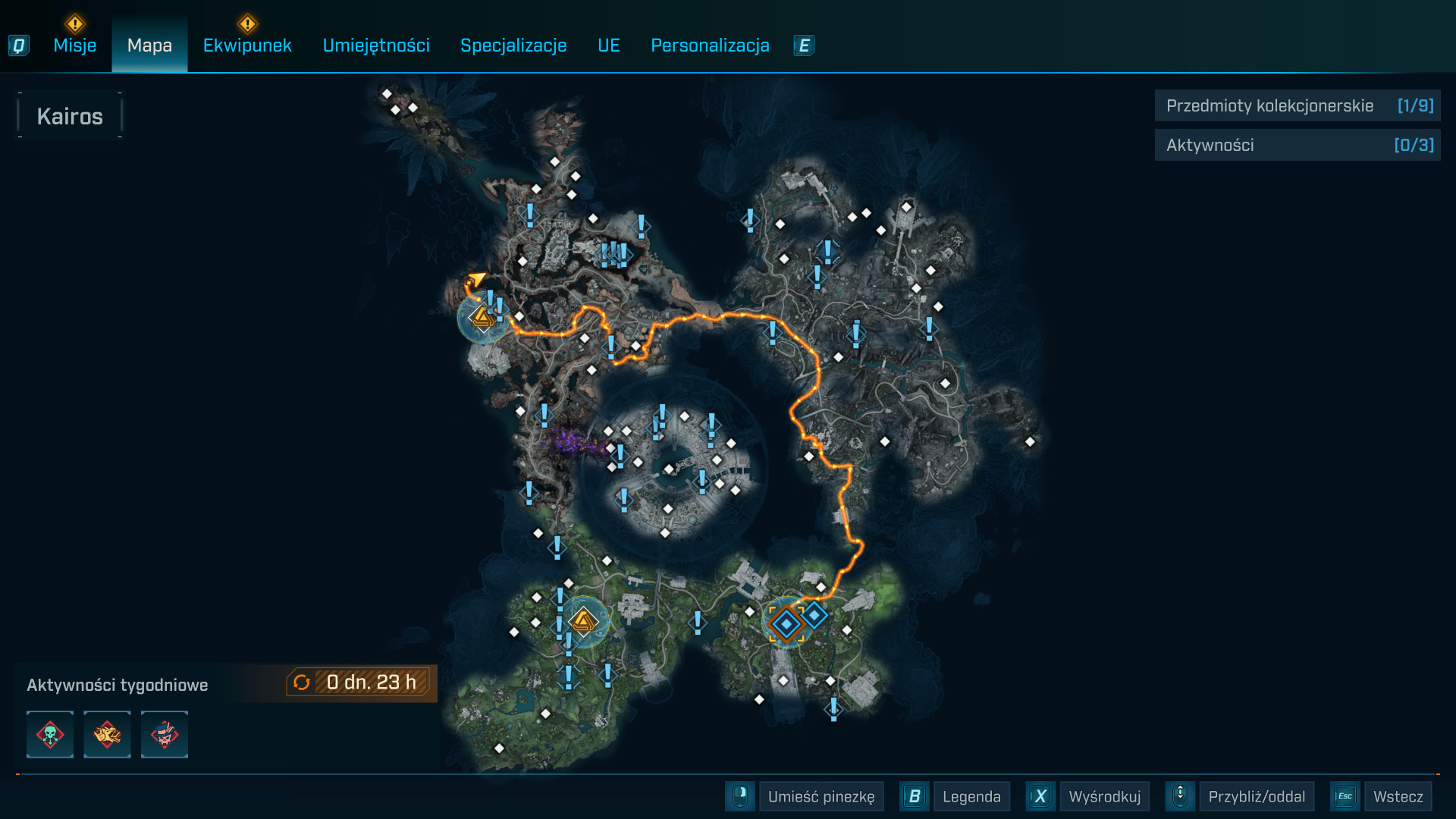Select the Umiejętności tab
Screen dimensions: 1456x819
click(x=376, y=45)
